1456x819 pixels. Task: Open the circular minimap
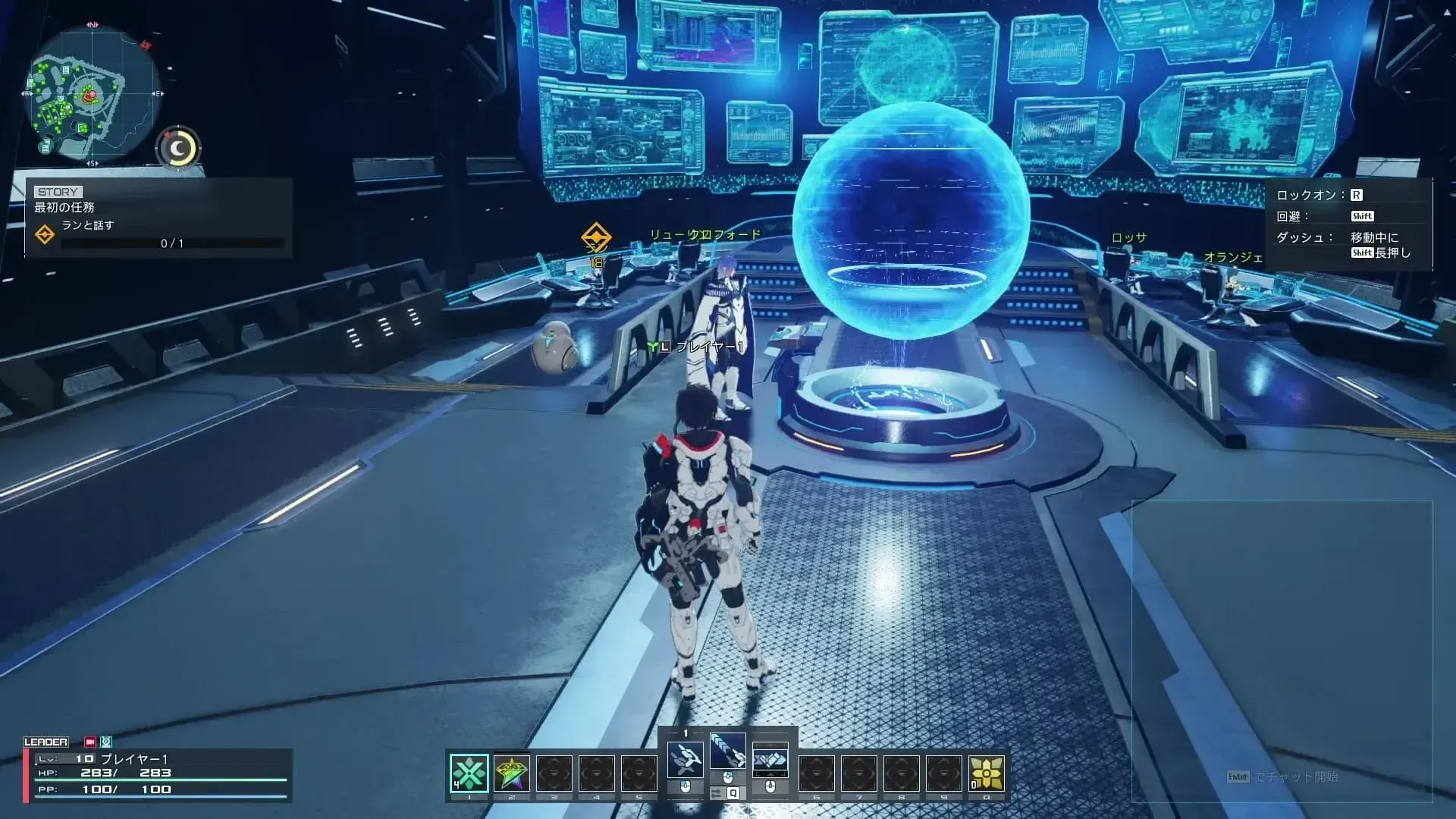pos(93,95)
